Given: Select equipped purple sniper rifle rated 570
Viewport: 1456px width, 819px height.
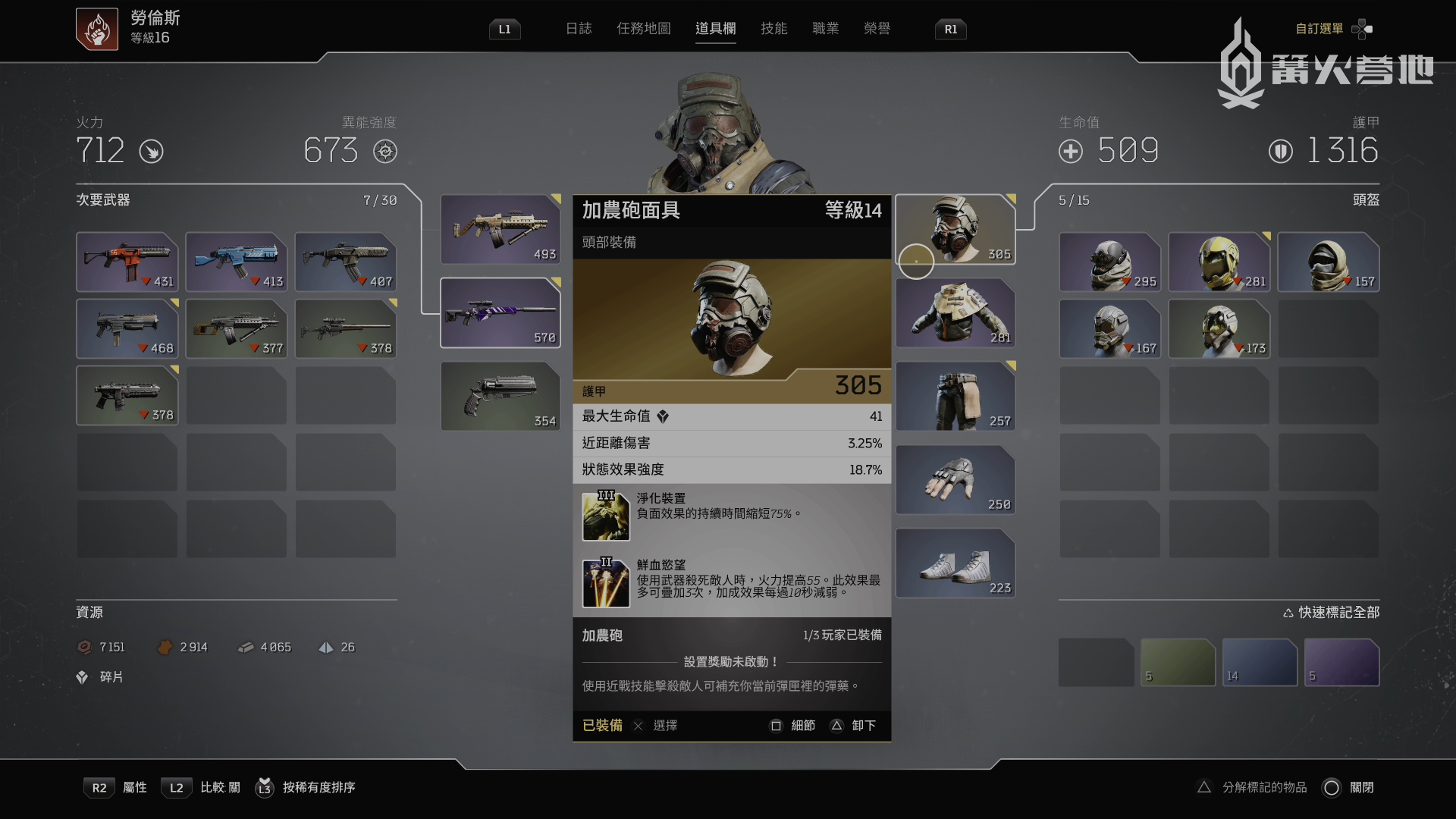Looking at the screenshot, I should coord(500,312).
